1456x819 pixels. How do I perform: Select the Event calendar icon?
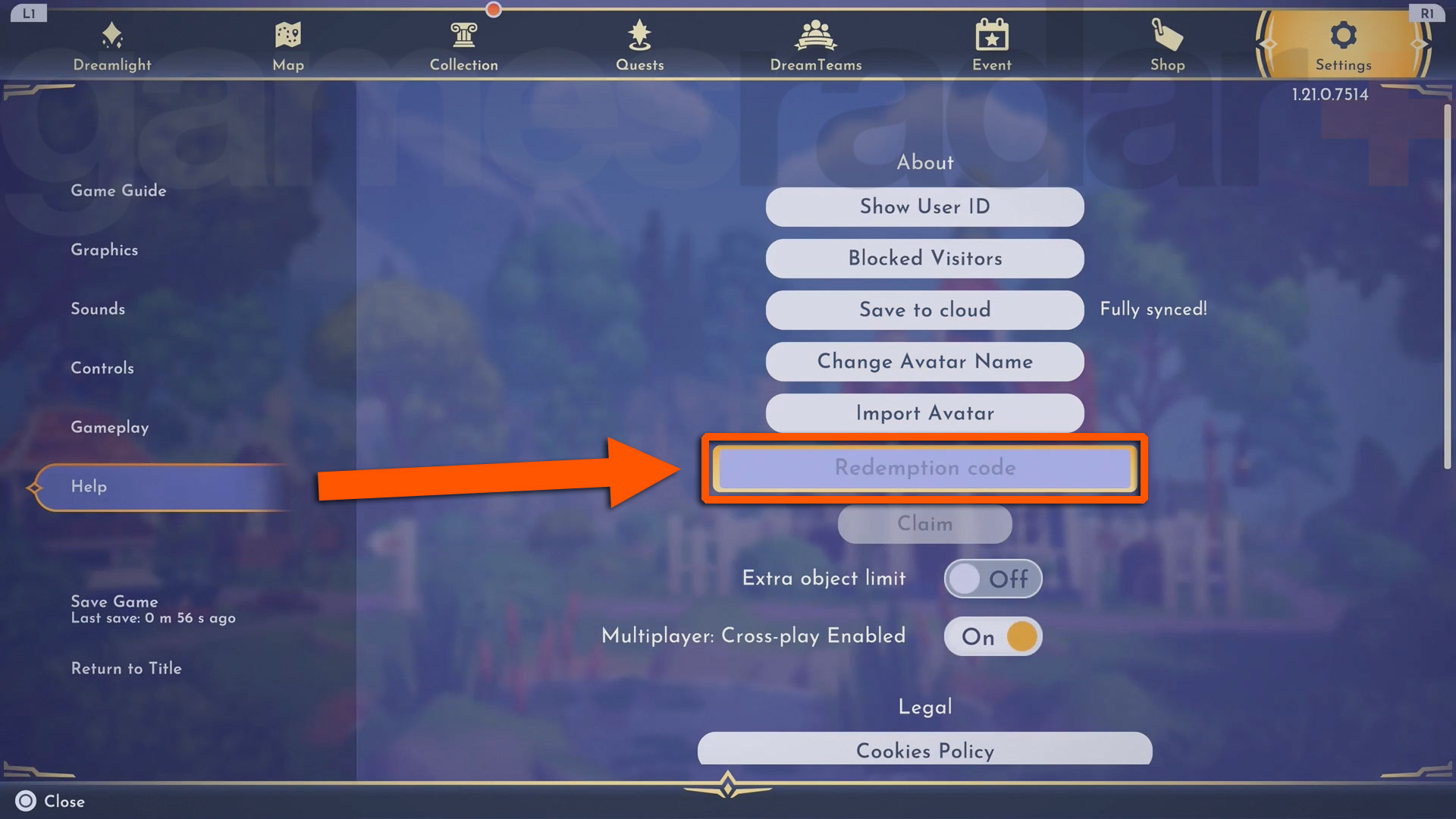[x=991, y=35]
